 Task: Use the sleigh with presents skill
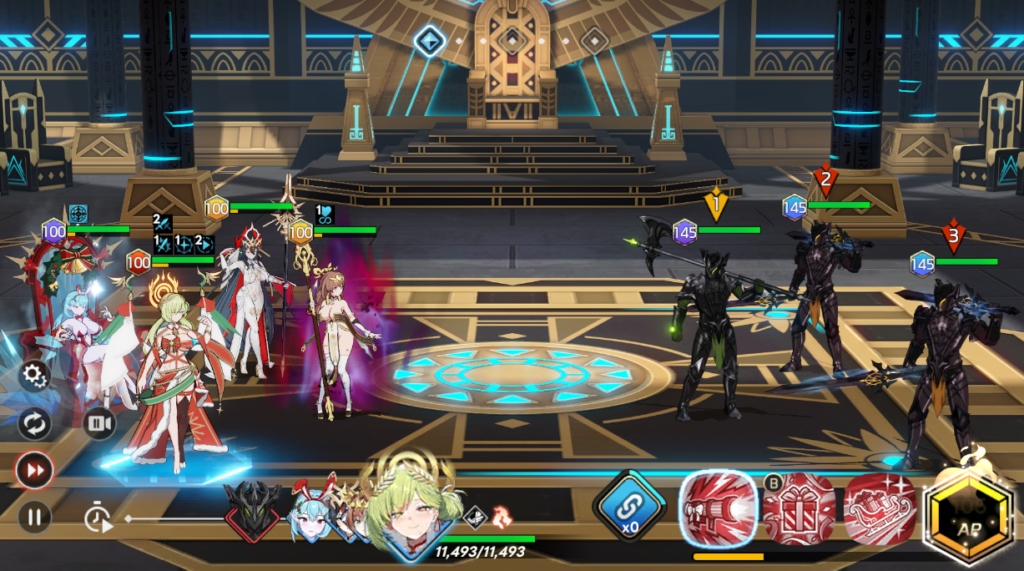(879, 510)
